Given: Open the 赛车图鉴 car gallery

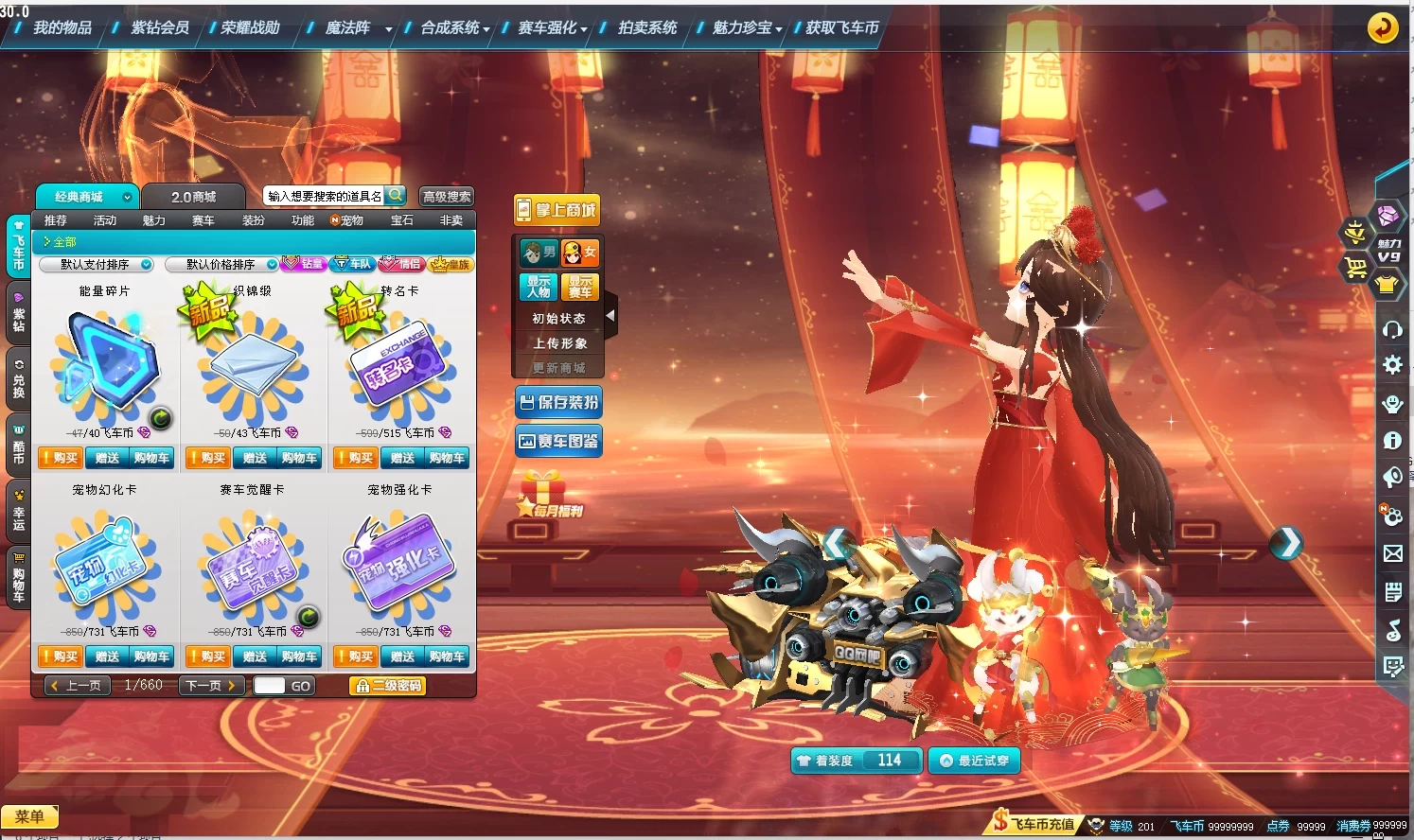Looking at the screenshot, I should (558, 442).
